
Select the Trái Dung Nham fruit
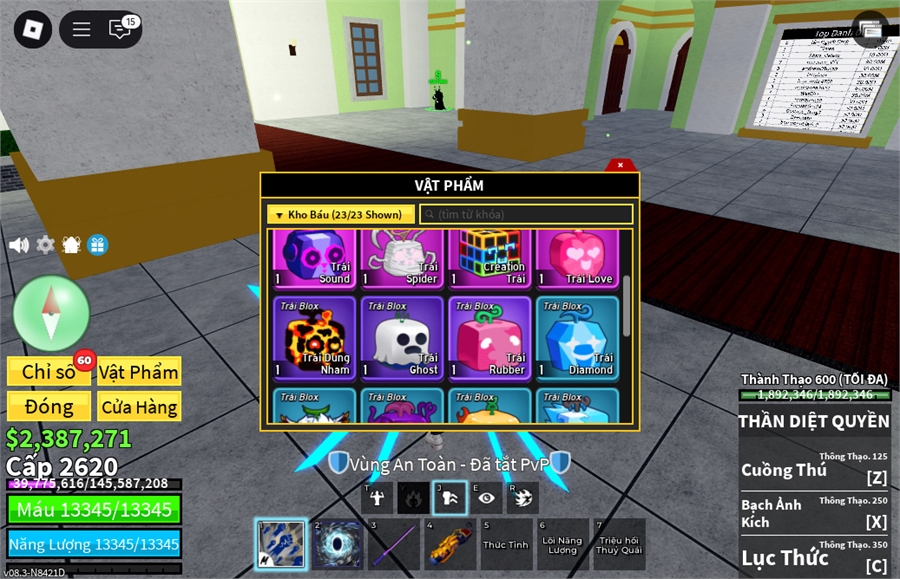point(314,338)
